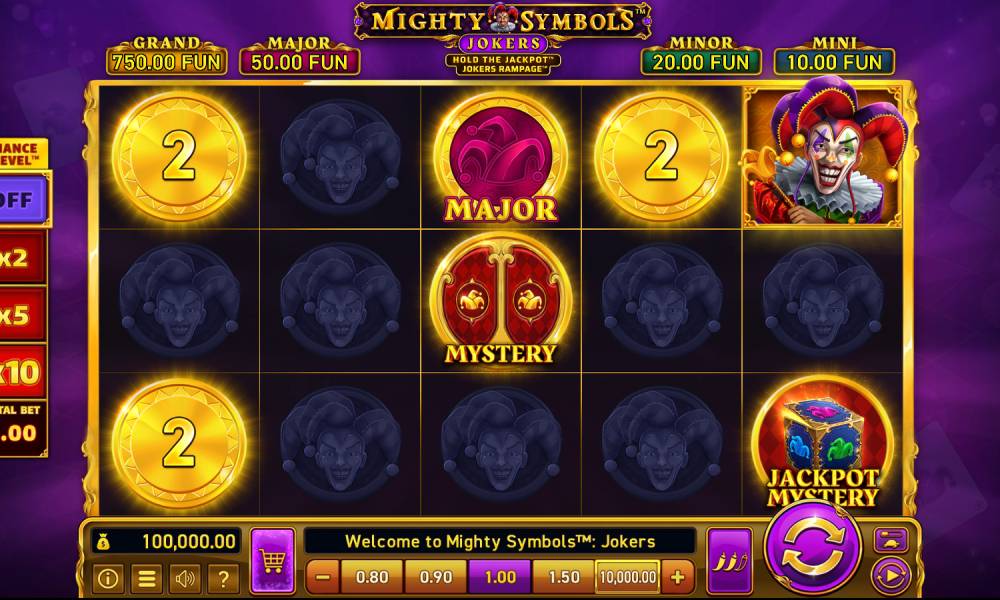The height and width of the screenshot is (600, 1000).
Task: Set the bet to 1.50
Action: point(564,577)
